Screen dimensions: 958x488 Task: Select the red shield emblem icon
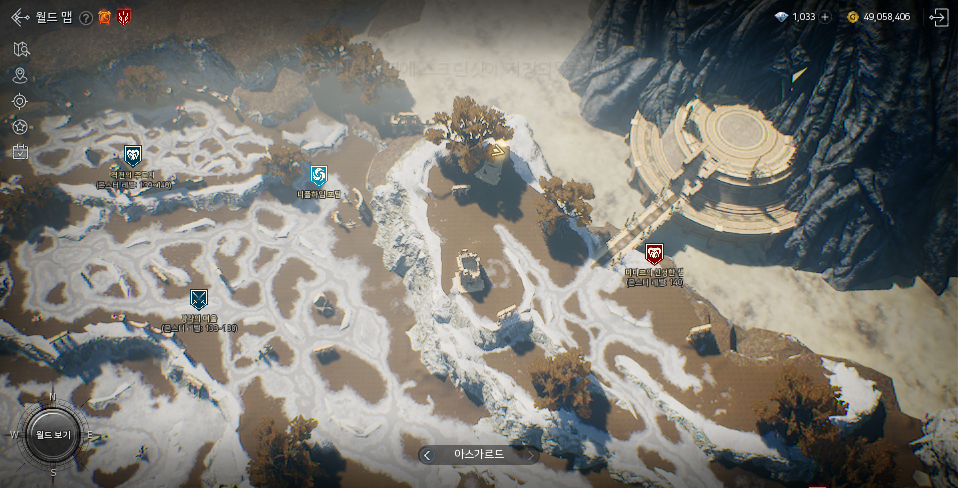point(124,17)
